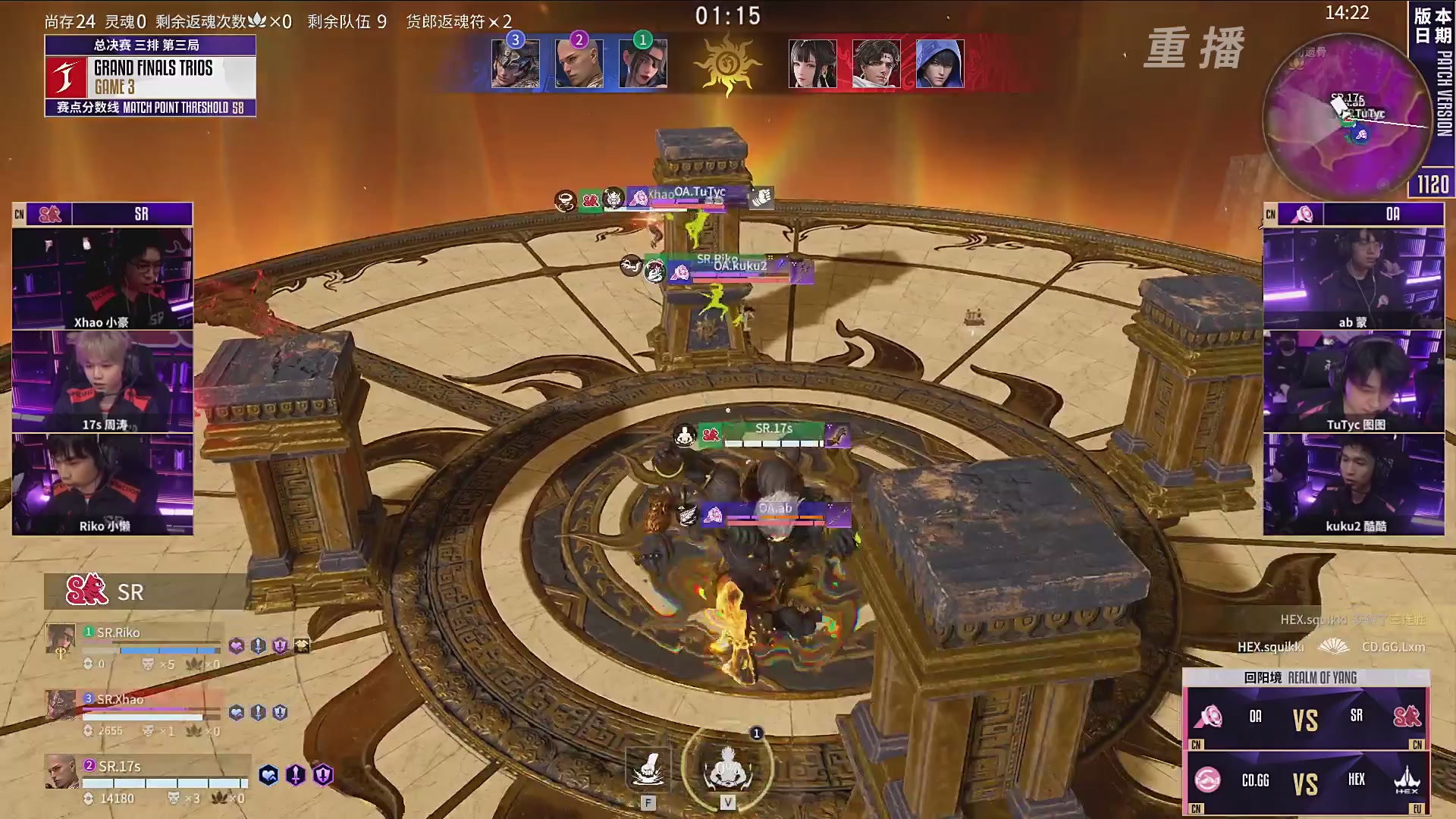Select kuku2's player webcam feed
Image resolution: width=1456 pixels, height=819 pixels.
[1354, 484]
